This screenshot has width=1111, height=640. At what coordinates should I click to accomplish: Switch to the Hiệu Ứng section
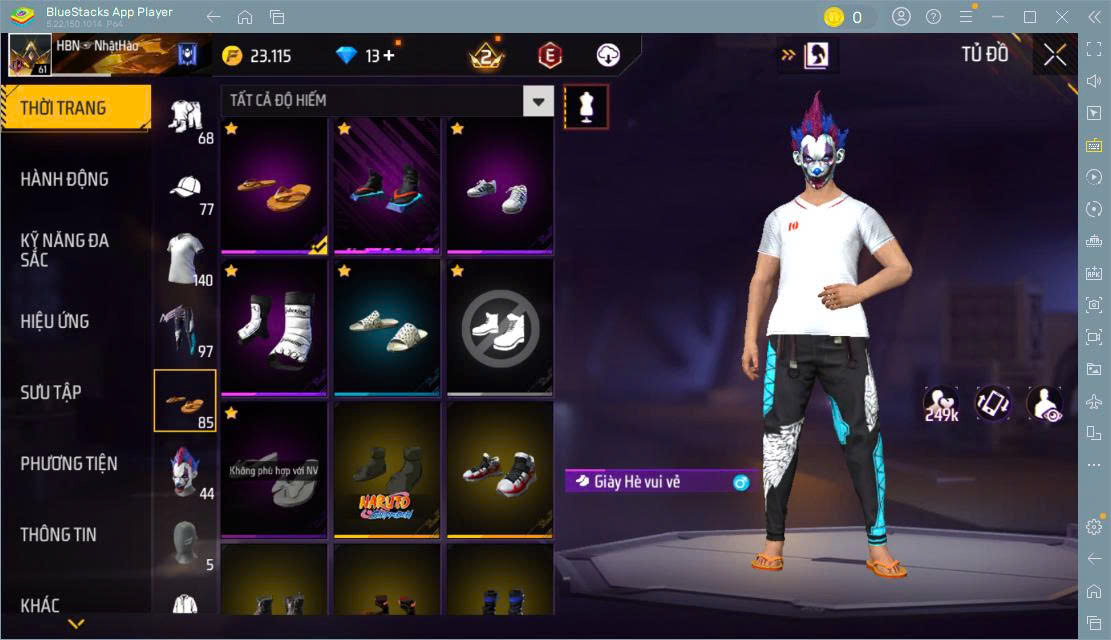click(x=55, y=321)
